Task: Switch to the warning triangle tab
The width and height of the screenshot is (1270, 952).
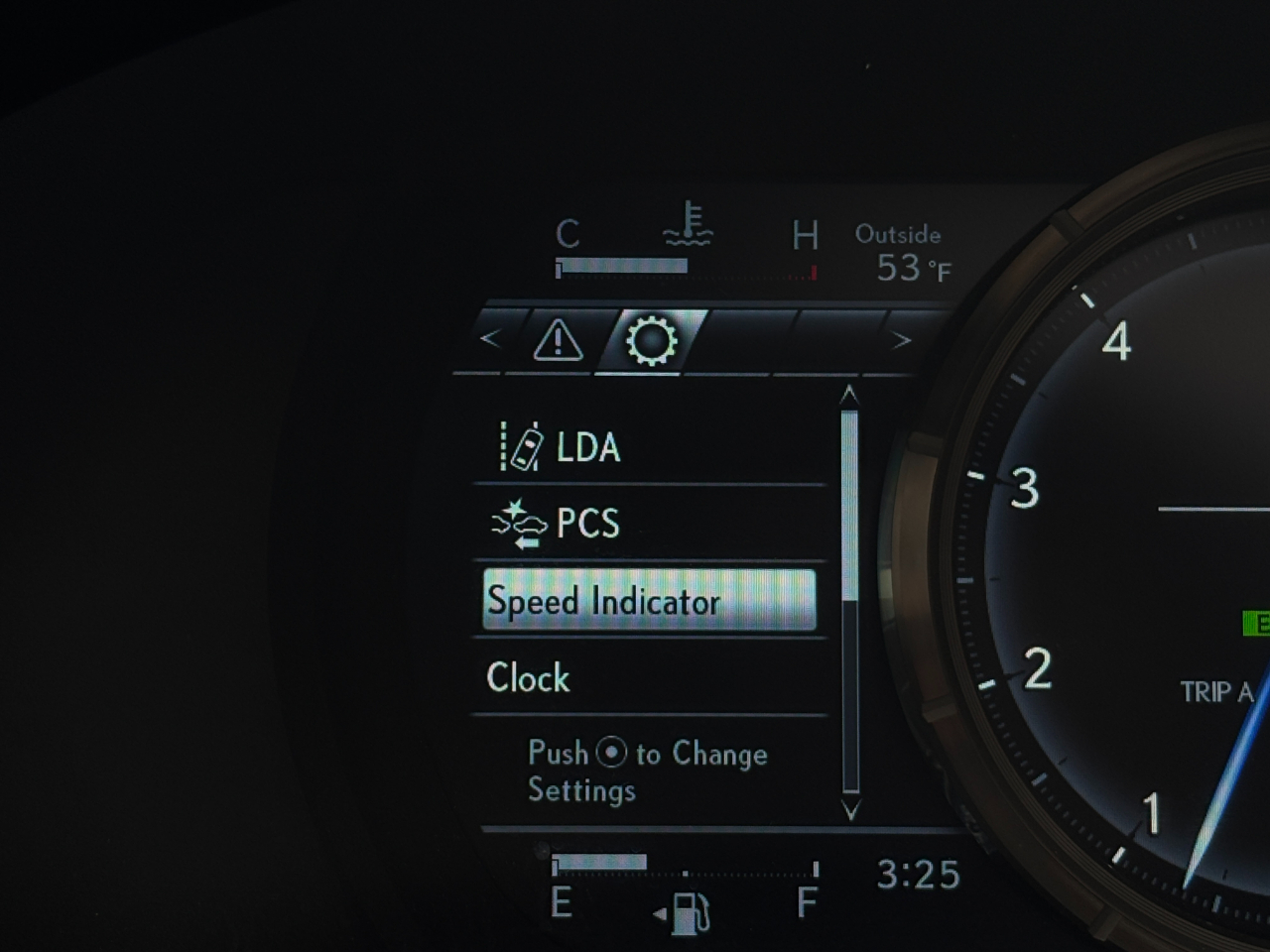Action: pyautogui.click(x=558, y=341)
